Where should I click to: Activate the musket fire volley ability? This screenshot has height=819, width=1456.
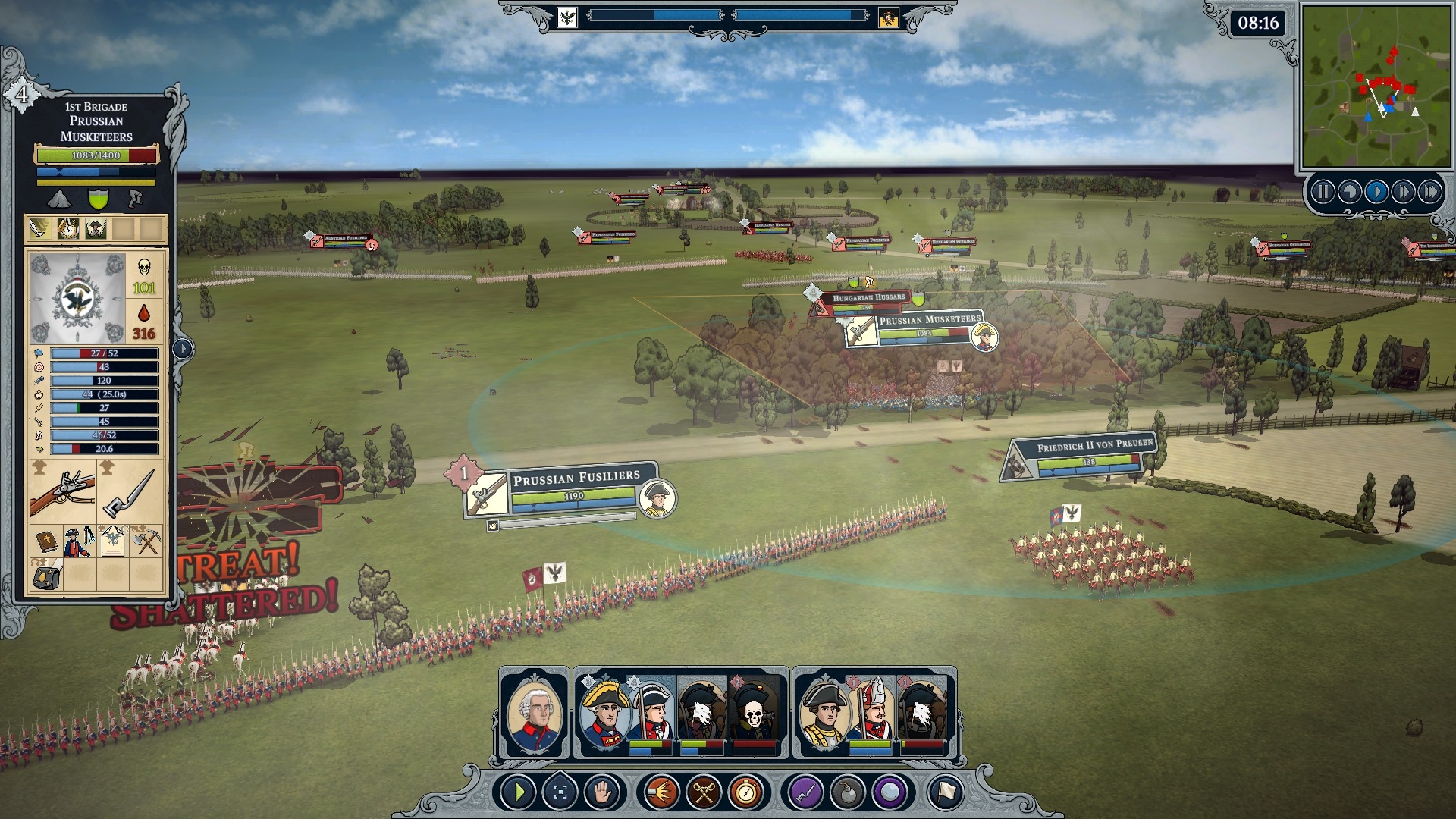[x=661, y=793]
